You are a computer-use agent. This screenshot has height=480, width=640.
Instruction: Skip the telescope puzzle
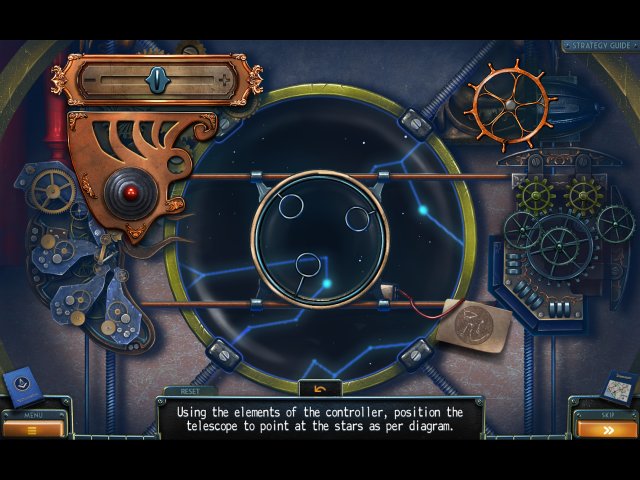[606, 429]
